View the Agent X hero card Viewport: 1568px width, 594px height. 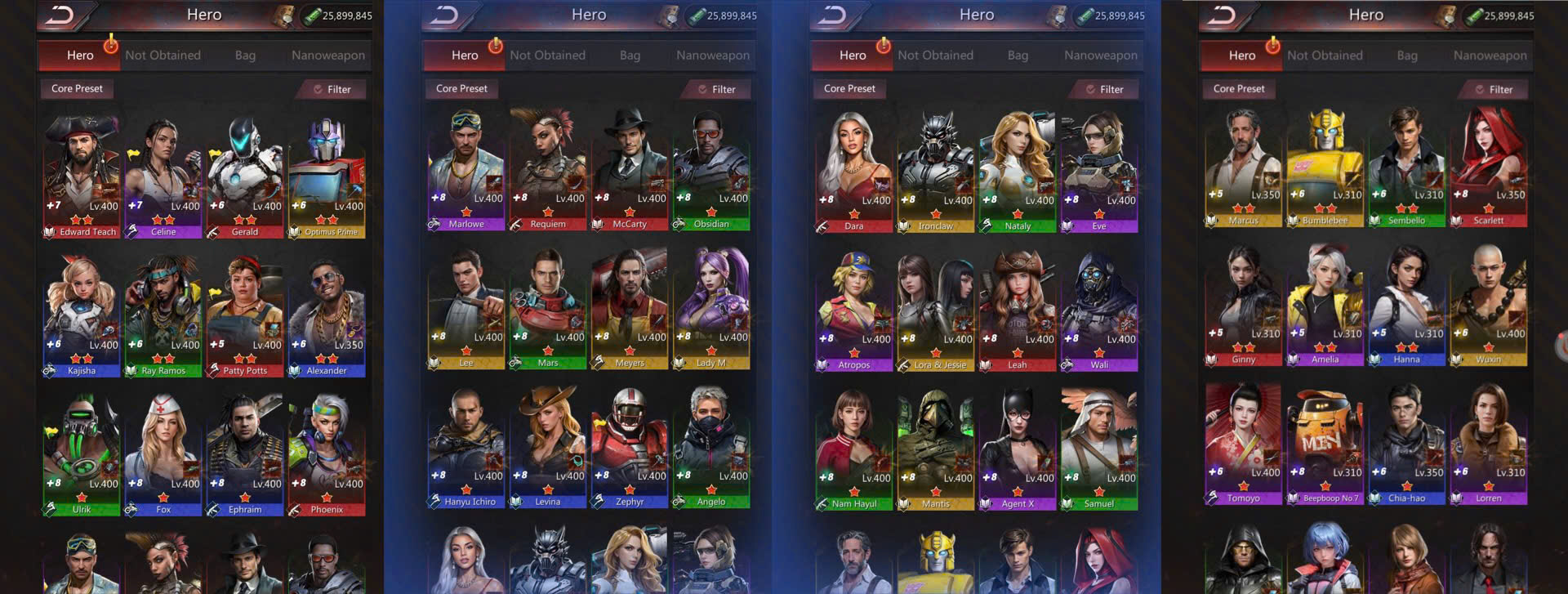coord(1018,445)
